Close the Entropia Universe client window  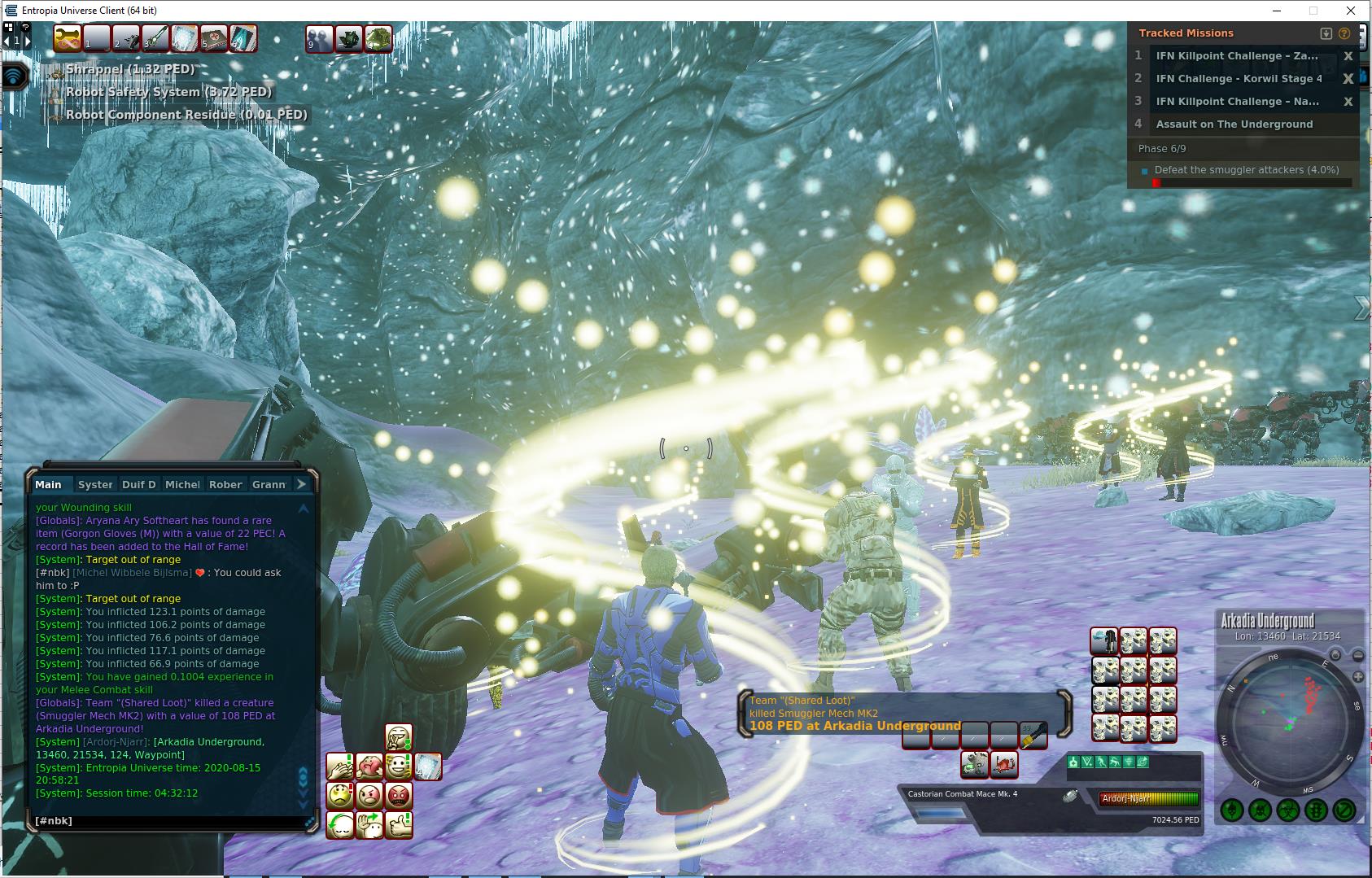pyautogui.click(x=1351, y=11)
